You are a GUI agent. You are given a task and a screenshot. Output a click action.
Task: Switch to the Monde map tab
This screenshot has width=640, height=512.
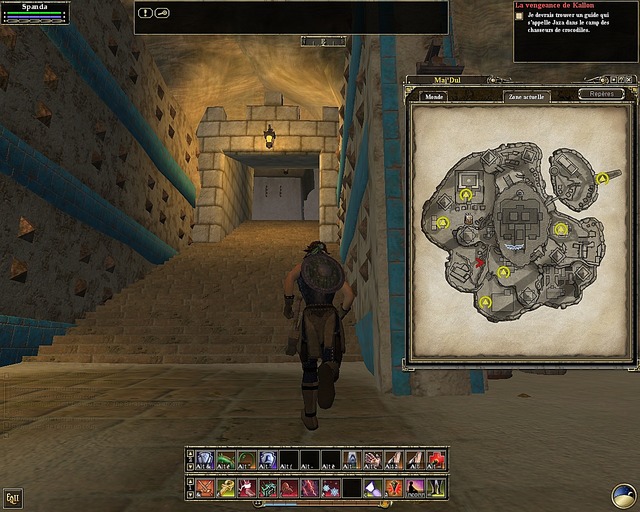(434, 97)
